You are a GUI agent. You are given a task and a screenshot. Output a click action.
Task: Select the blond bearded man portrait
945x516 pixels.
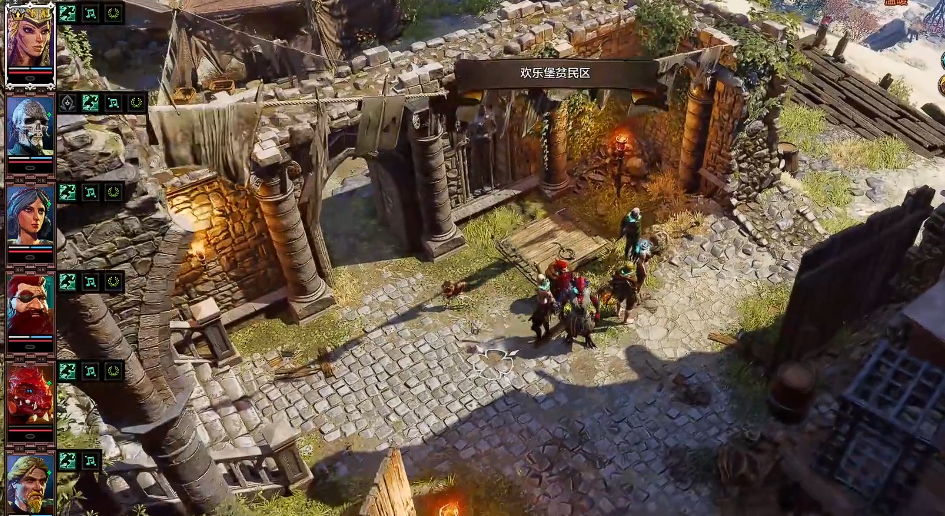[x=30, y=481]
